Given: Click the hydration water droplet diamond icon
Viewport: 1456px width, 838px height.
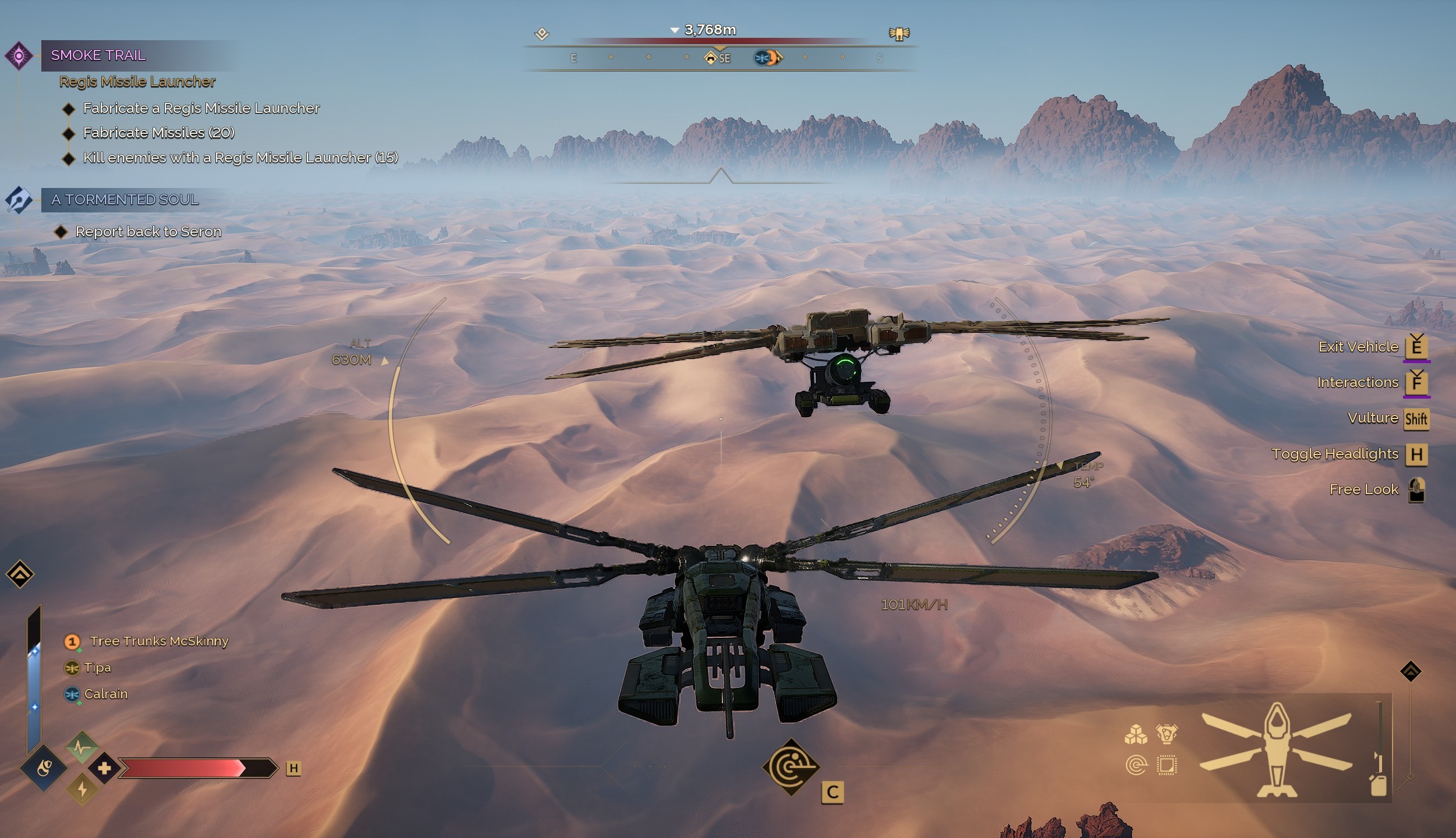Looking at the screenshot, I should pos(44,768).
